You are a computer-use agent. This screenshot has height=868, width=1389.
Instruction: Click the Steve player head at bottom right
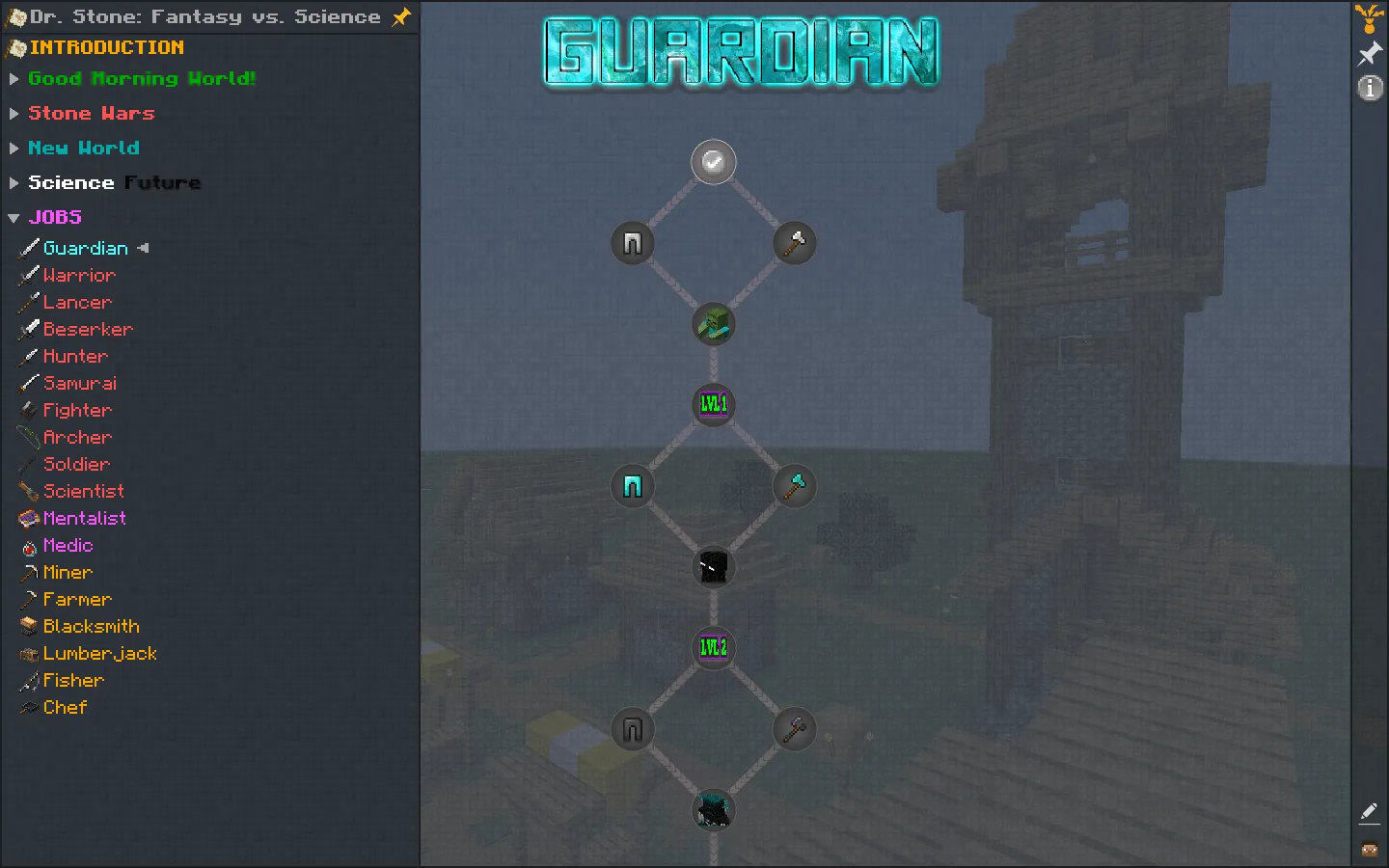pyautogui.click(x=1368, y=850)
